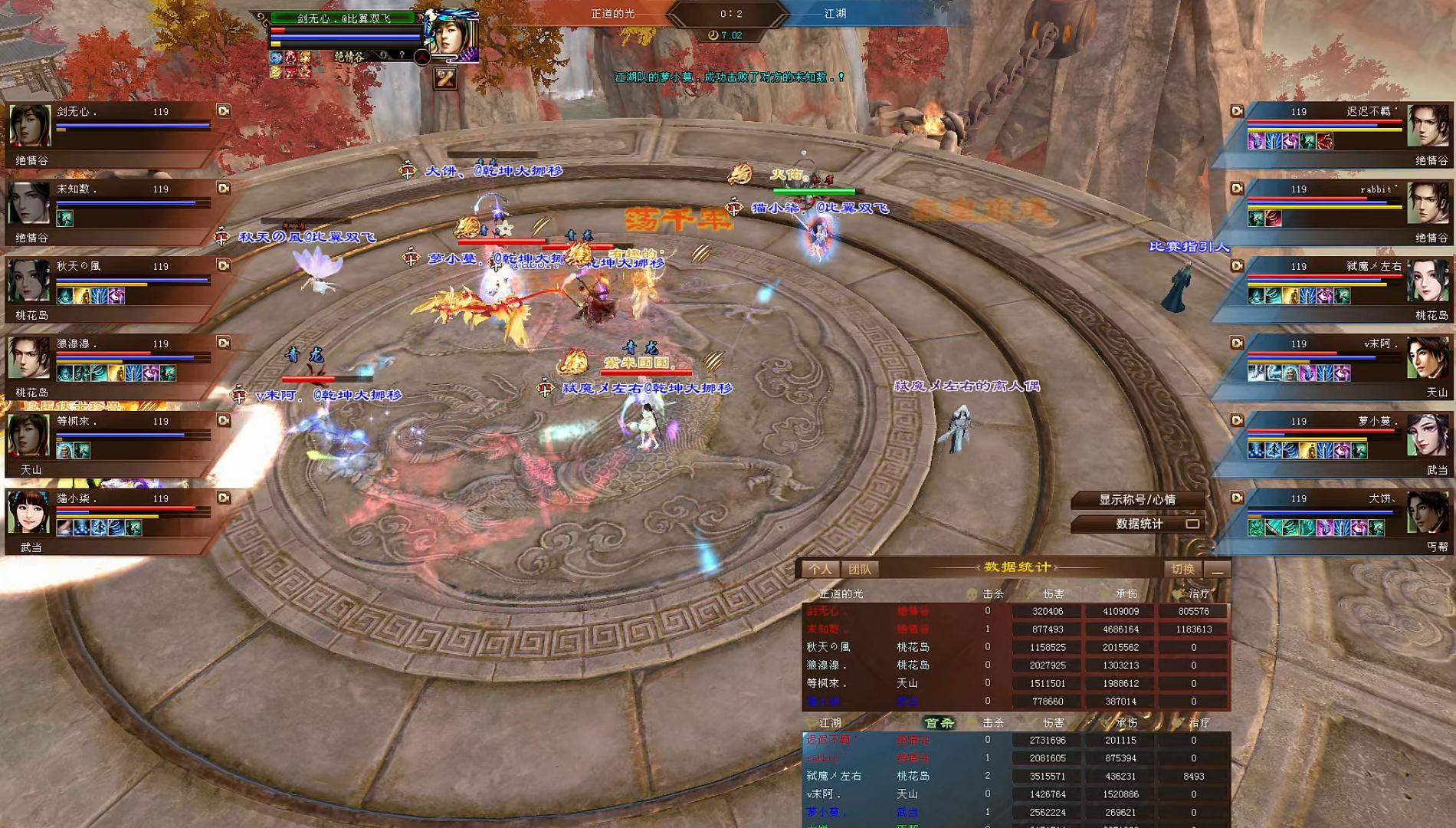Image resolution: width=1456 pixels, height=828 pixels.
Task: Select 未知数 player frame portrait
Action: point(30,203)
